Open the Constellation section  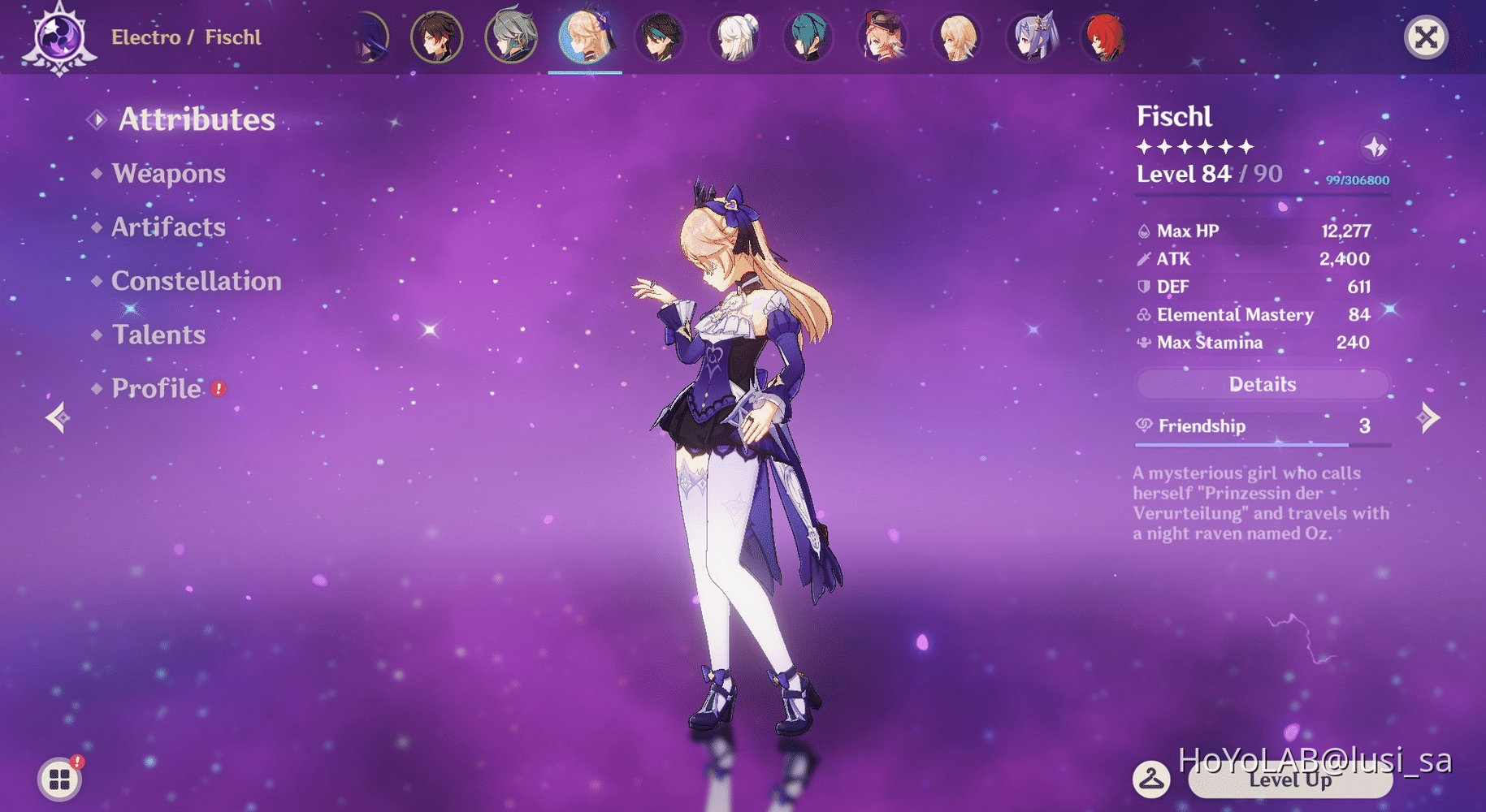pos(196,281)
